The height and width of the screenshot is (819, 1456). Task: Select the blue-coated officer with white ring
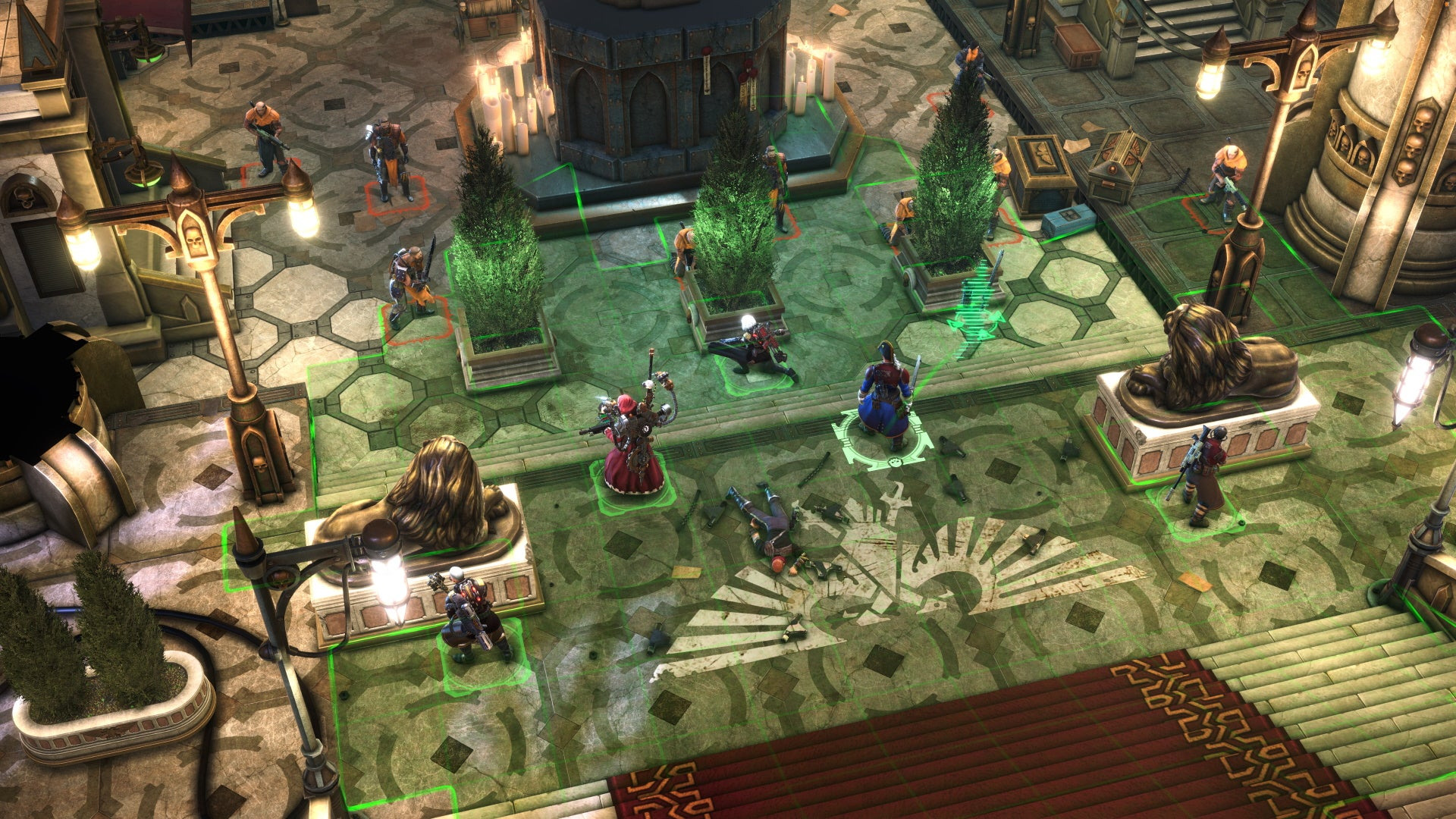click(x=883, y=398)
